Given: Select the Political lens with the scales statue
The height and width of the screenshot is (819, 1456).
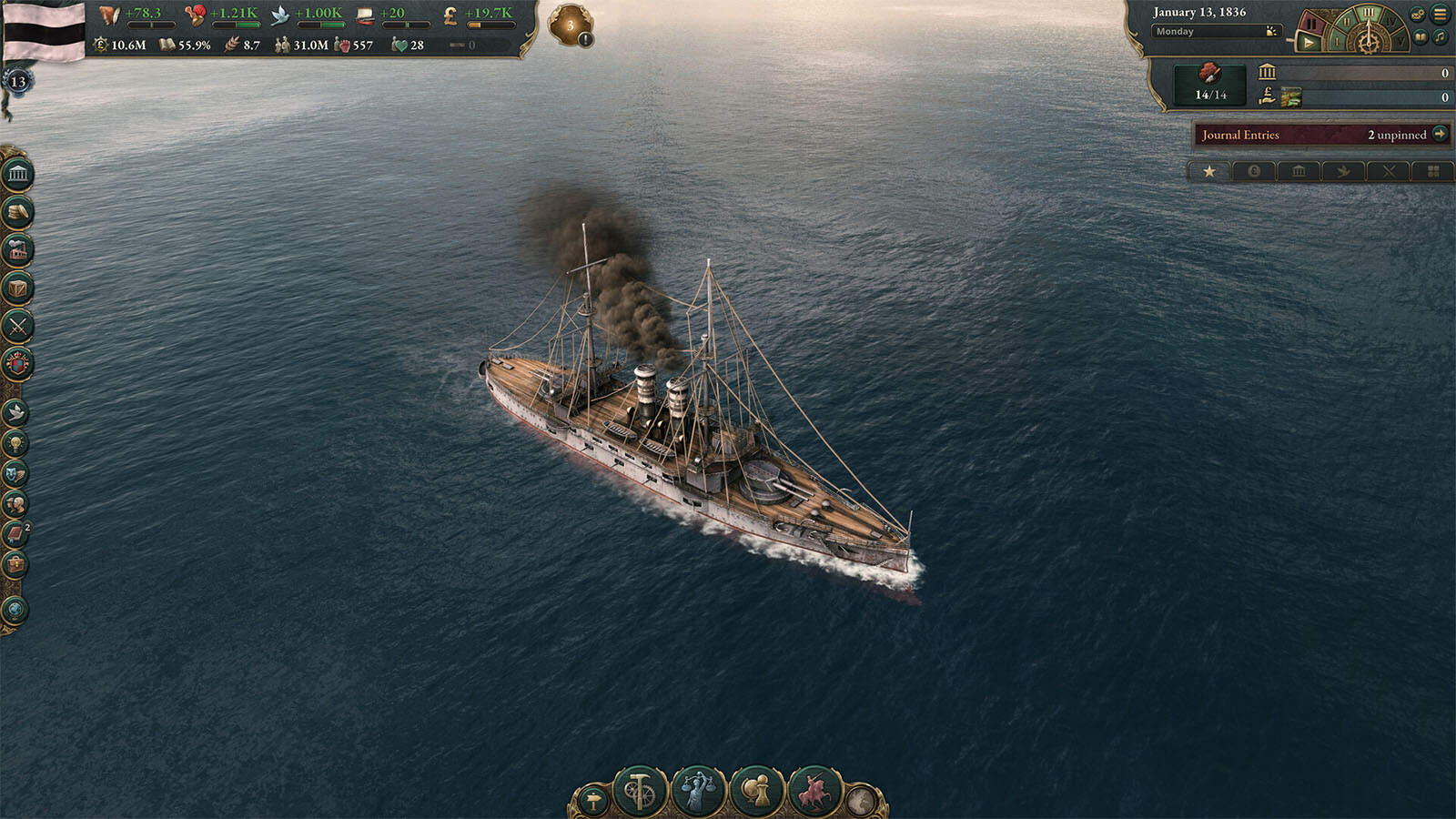Looking at the screenshot, I should click(698, 790).
